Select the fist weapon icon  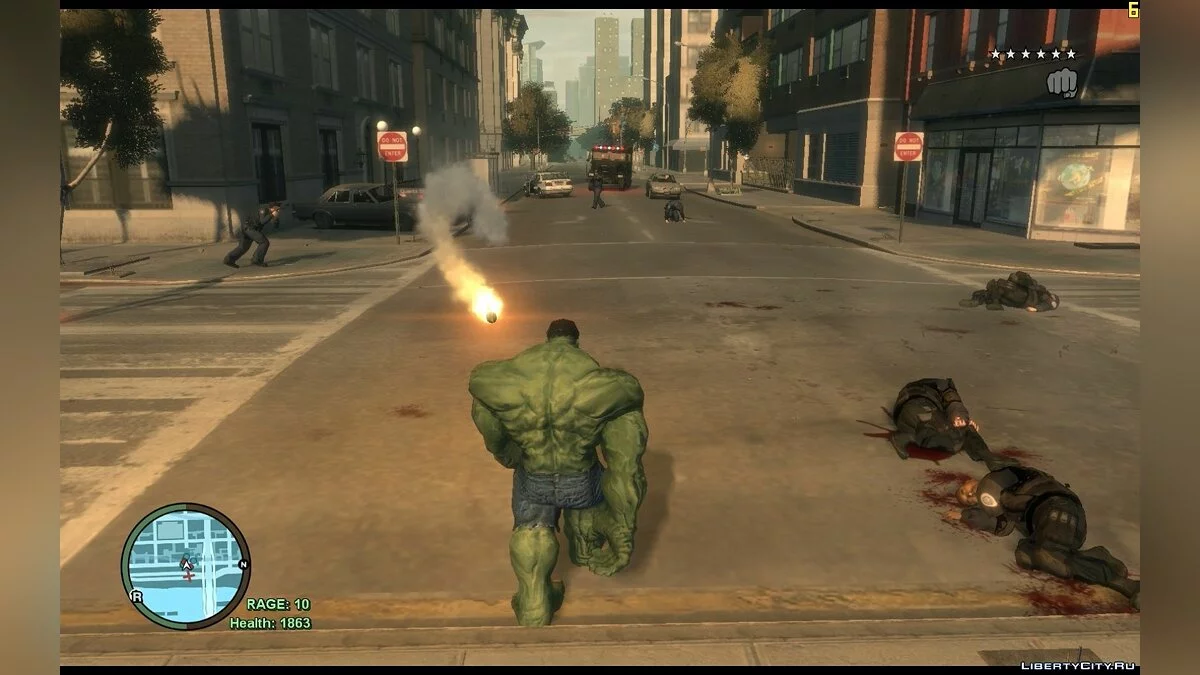point(1061,84)
